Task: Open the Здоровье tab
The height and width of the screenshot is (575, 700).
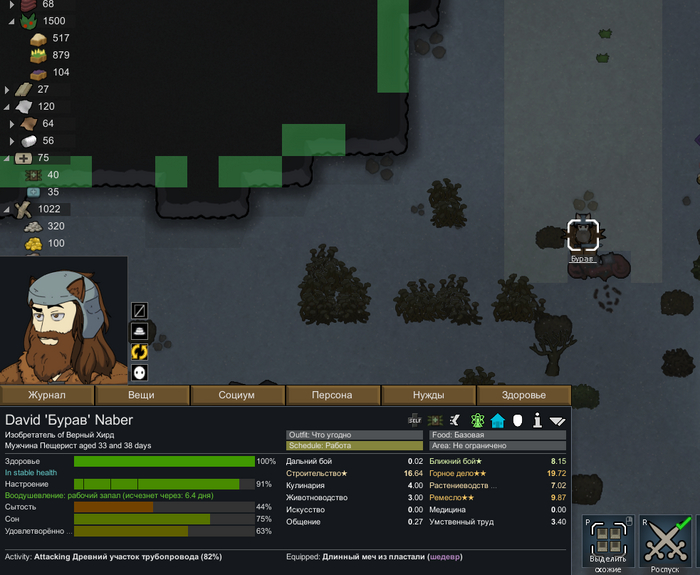Action: tap(523, 395)
